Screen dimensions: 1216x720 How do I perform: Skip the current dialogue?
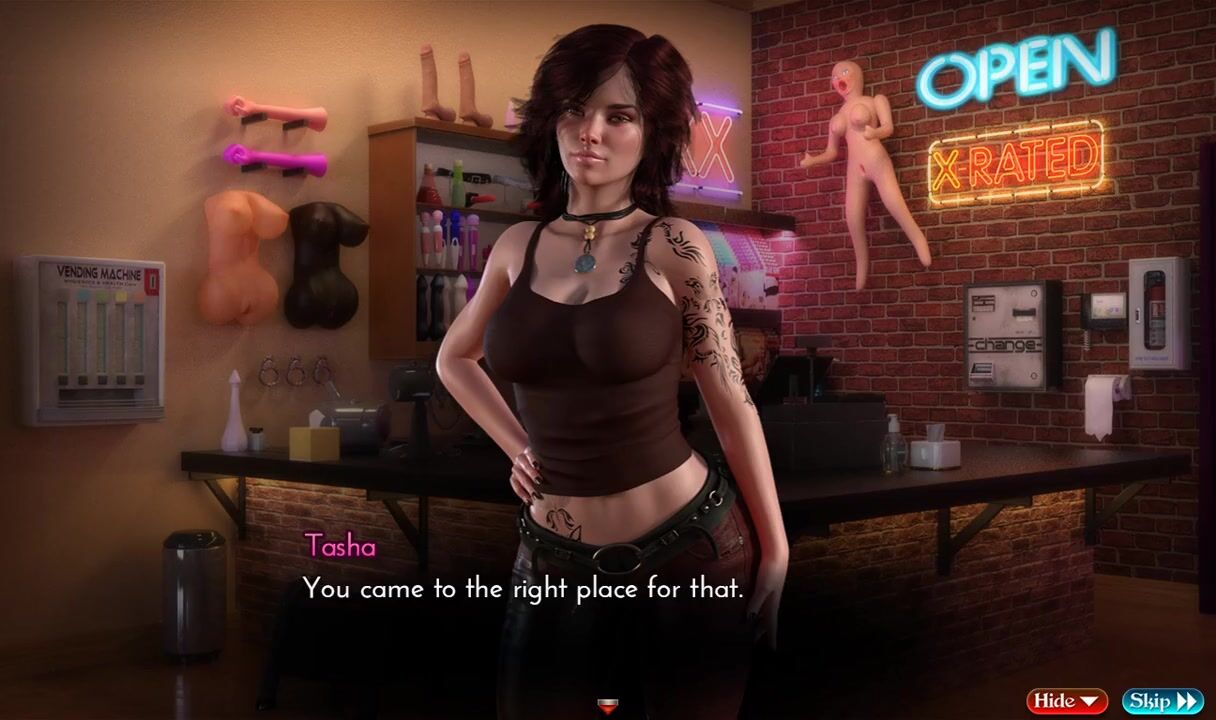[x=1161, y=701]
